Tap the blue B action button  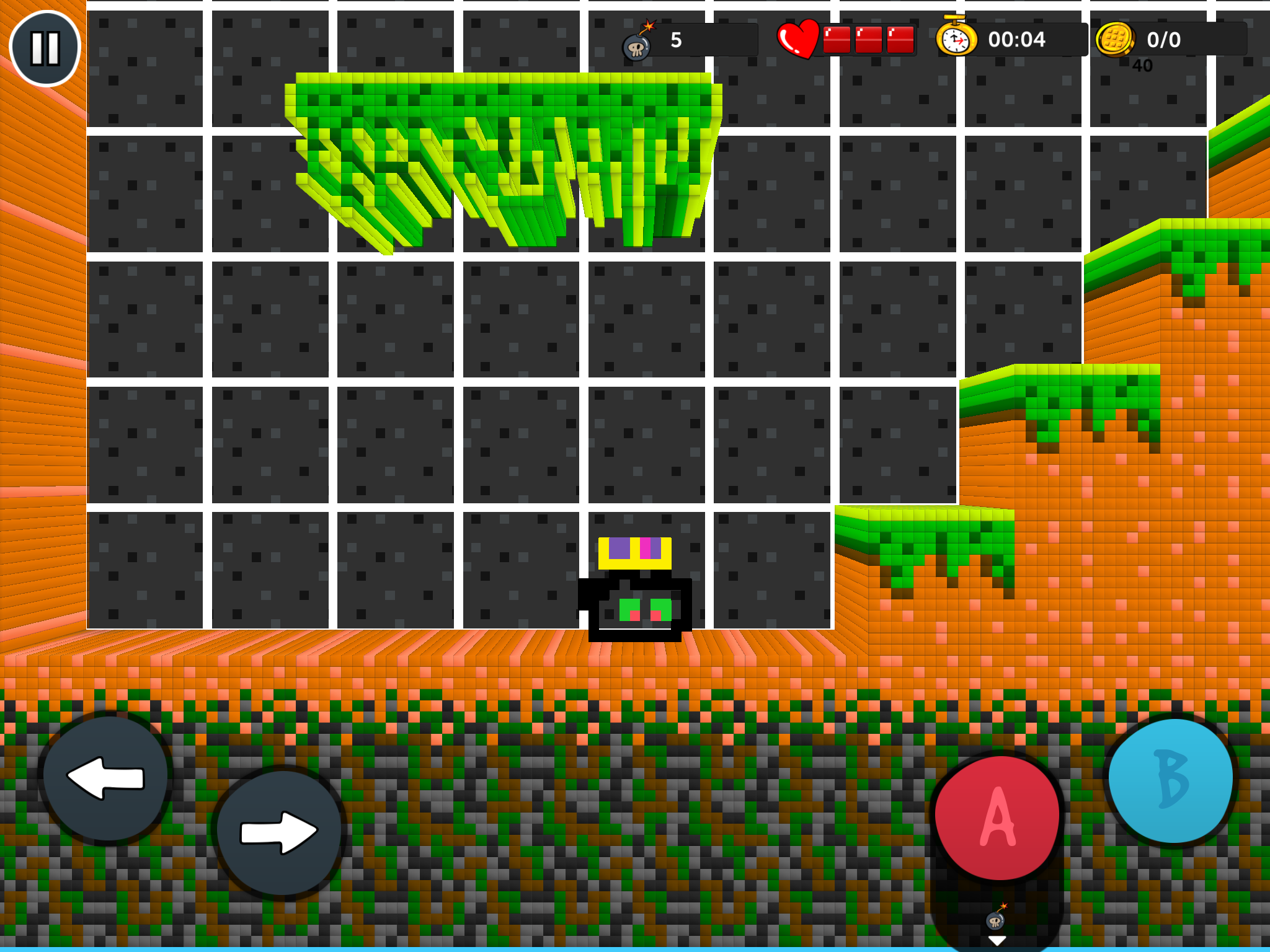point(1171,780)
